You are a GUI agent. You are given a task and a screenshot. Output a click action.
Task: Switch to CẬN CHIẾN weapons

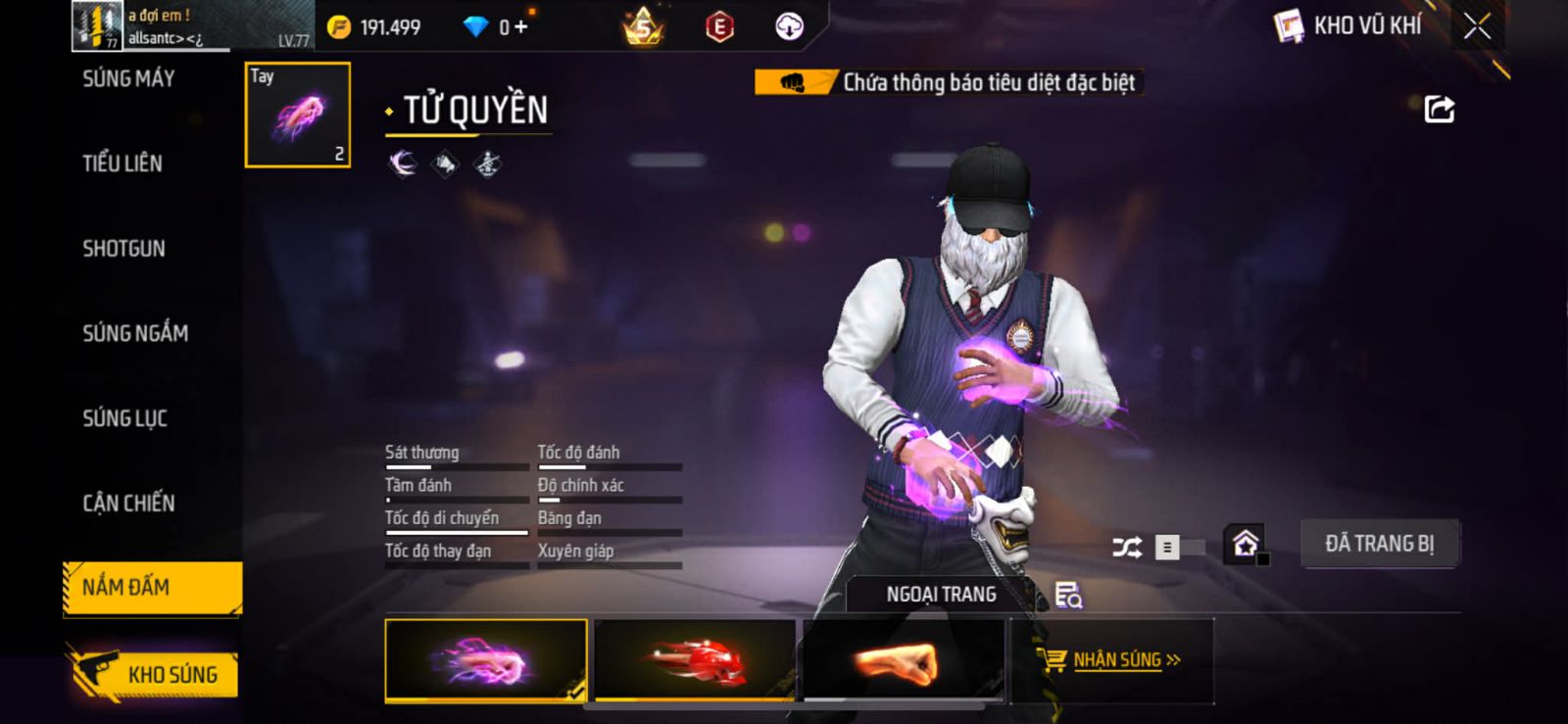[x=128, y=504]
